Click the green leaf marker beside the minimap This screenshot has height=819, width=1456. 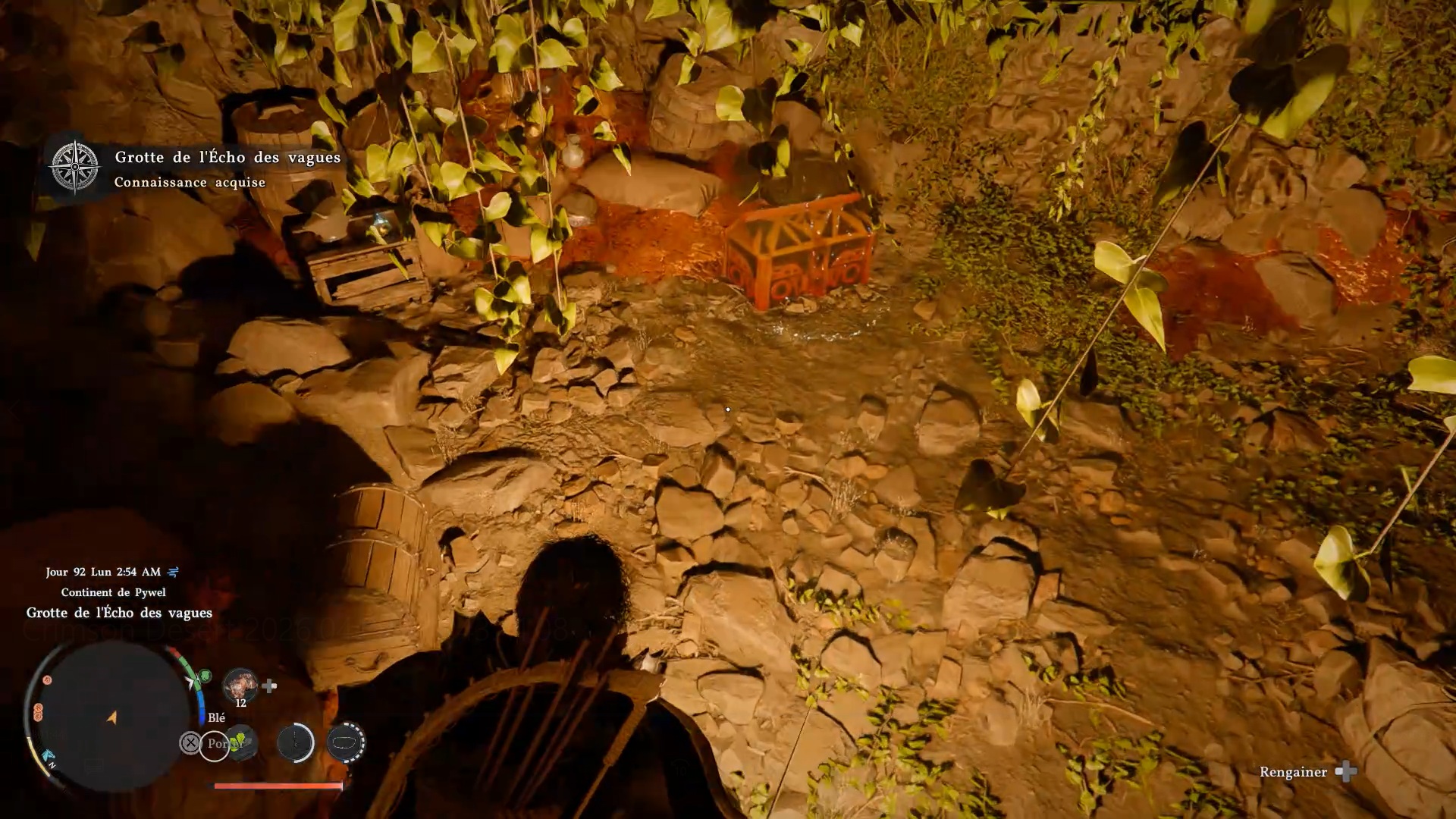tap(204, 675)
